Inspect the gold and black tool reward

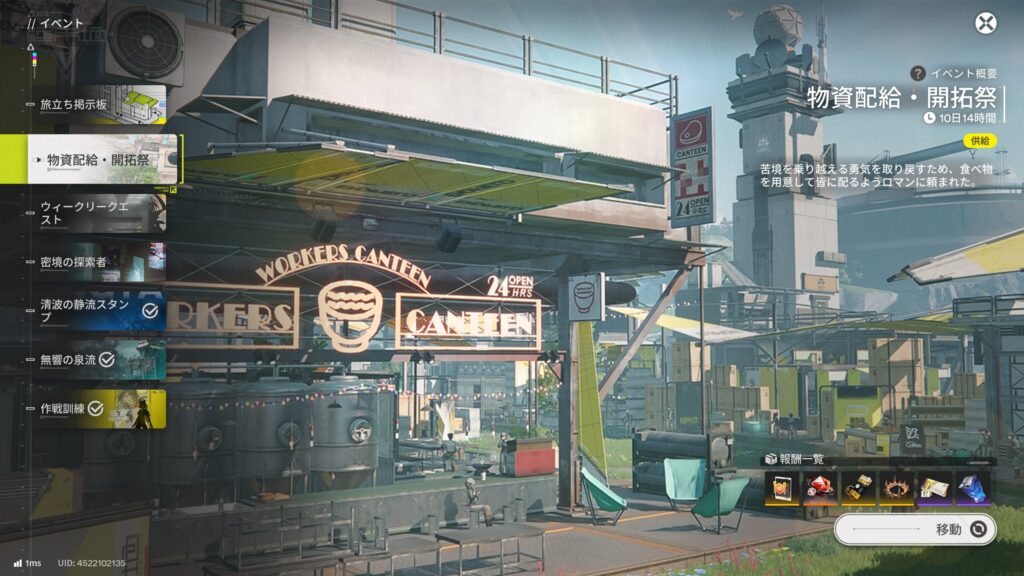click(858, 487)
